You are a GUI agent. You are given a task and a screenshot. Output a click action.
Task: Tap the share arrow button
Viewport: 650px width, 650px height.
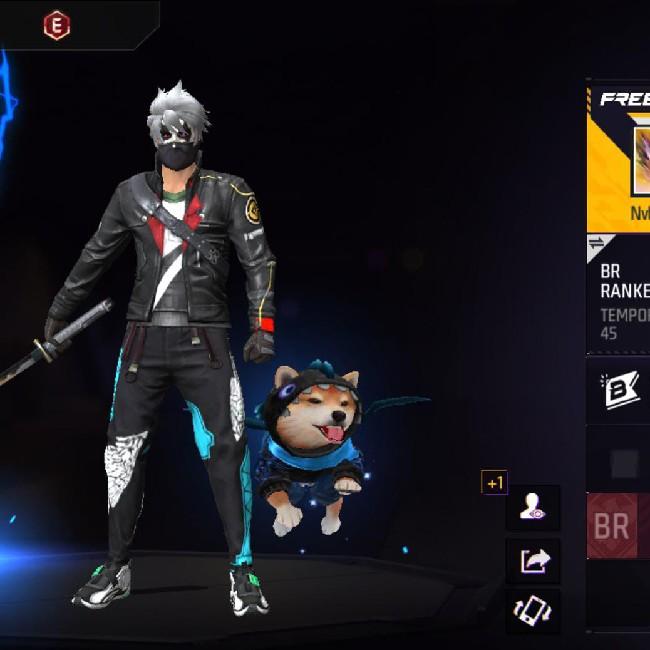532,560
